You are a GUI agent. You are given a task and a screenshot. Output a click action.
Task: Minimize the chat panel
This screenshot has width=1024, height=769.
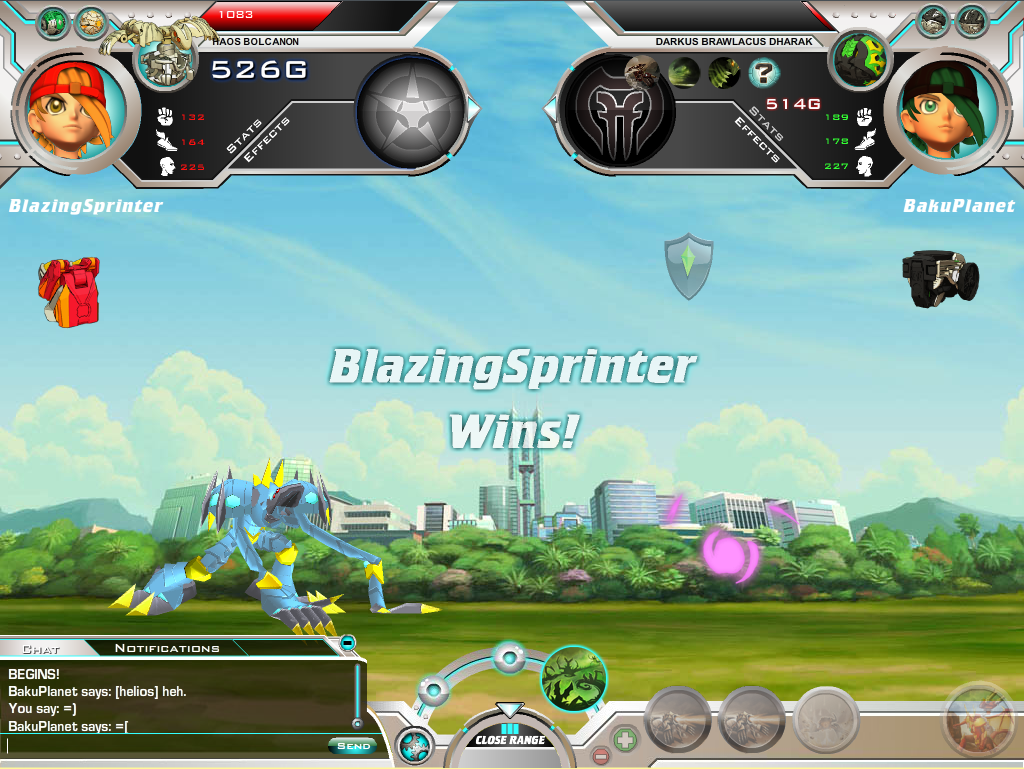click(x=347, y=642)
